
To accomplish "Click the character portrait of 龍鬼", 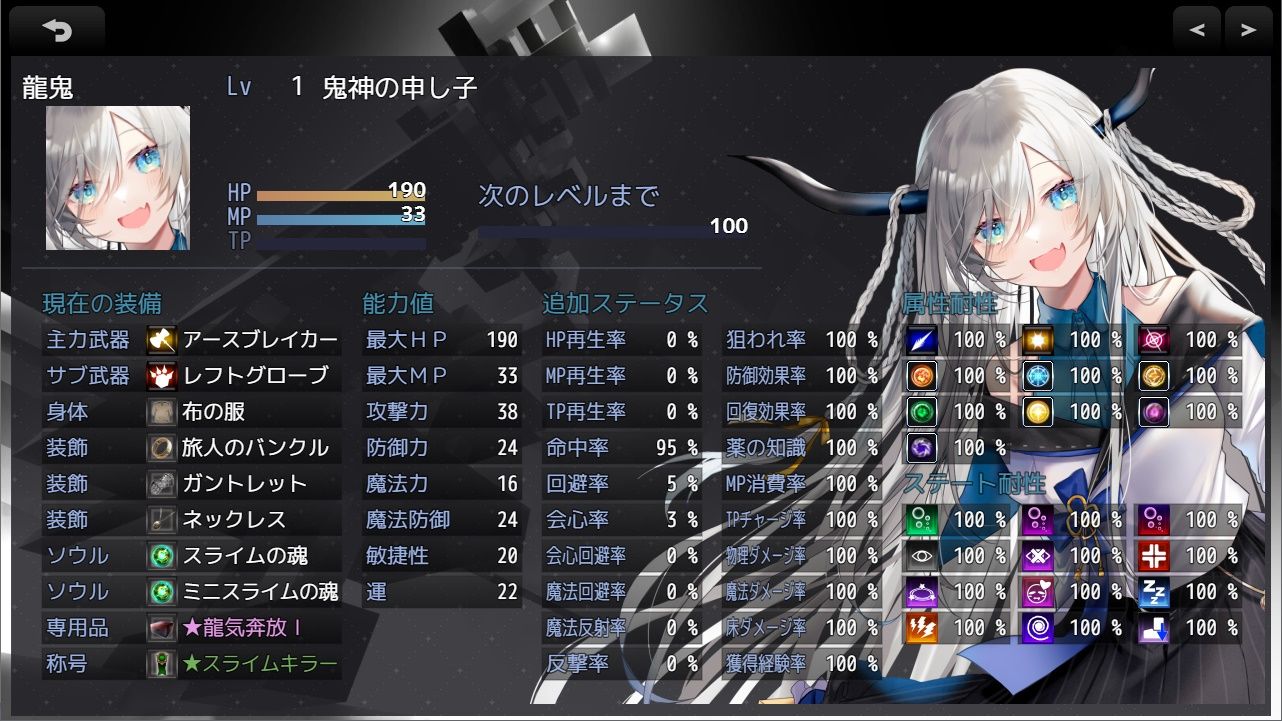I will tap(115, 178).
